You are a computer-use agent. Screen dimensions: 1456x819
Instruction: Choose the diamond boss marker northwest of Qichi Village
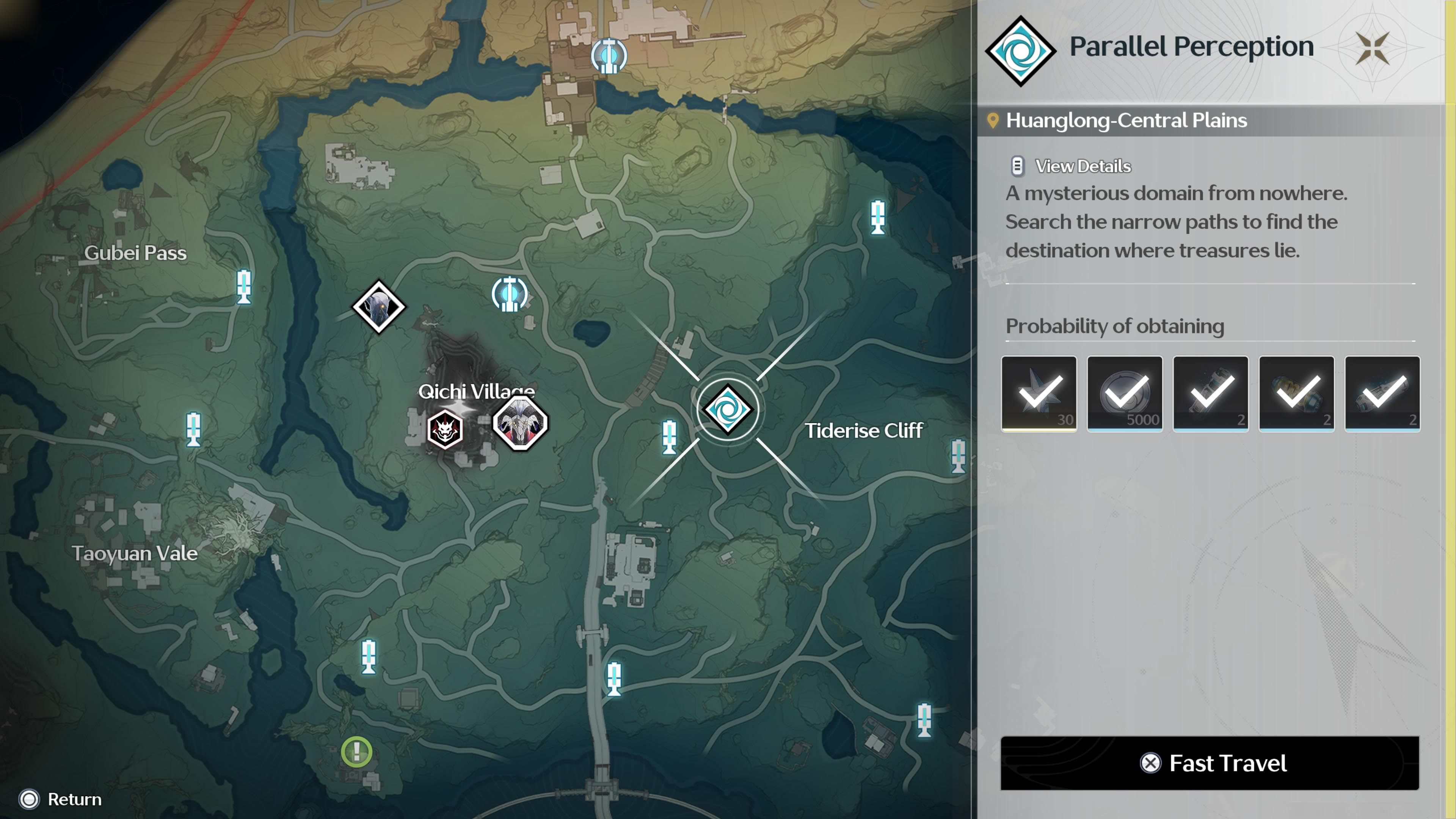pos(379,307)
